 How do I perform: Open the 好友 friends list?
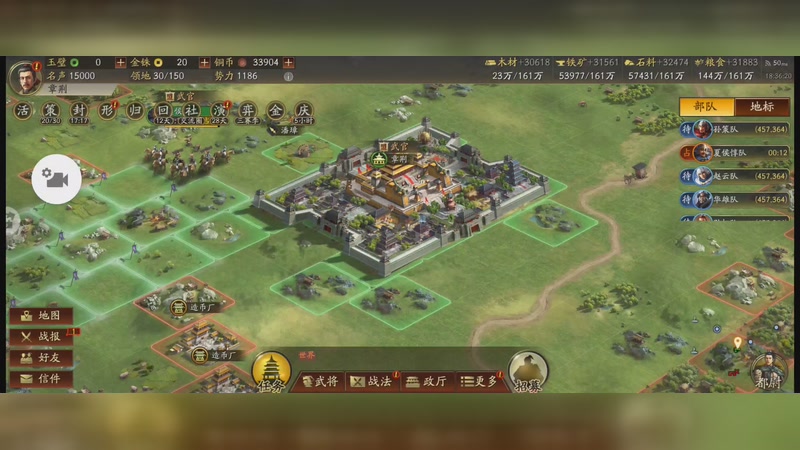(41, 358)
